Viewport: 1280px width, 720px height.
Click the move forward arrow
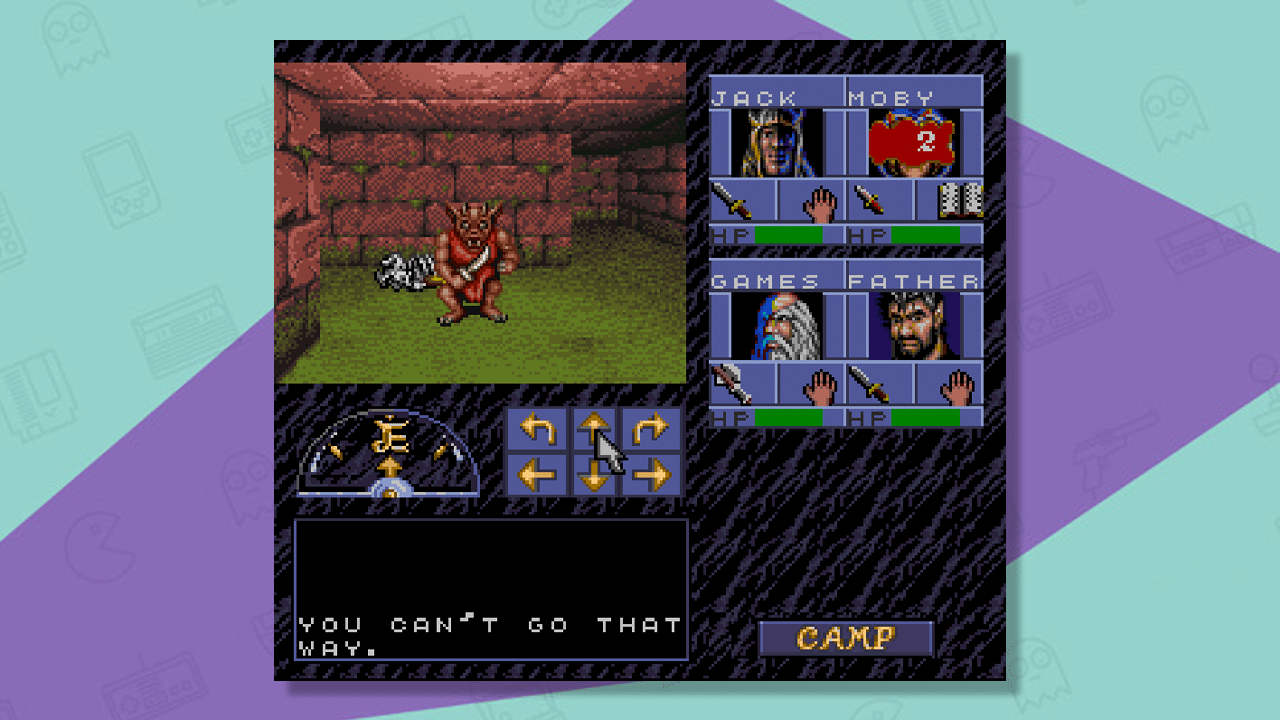[594, 429]
